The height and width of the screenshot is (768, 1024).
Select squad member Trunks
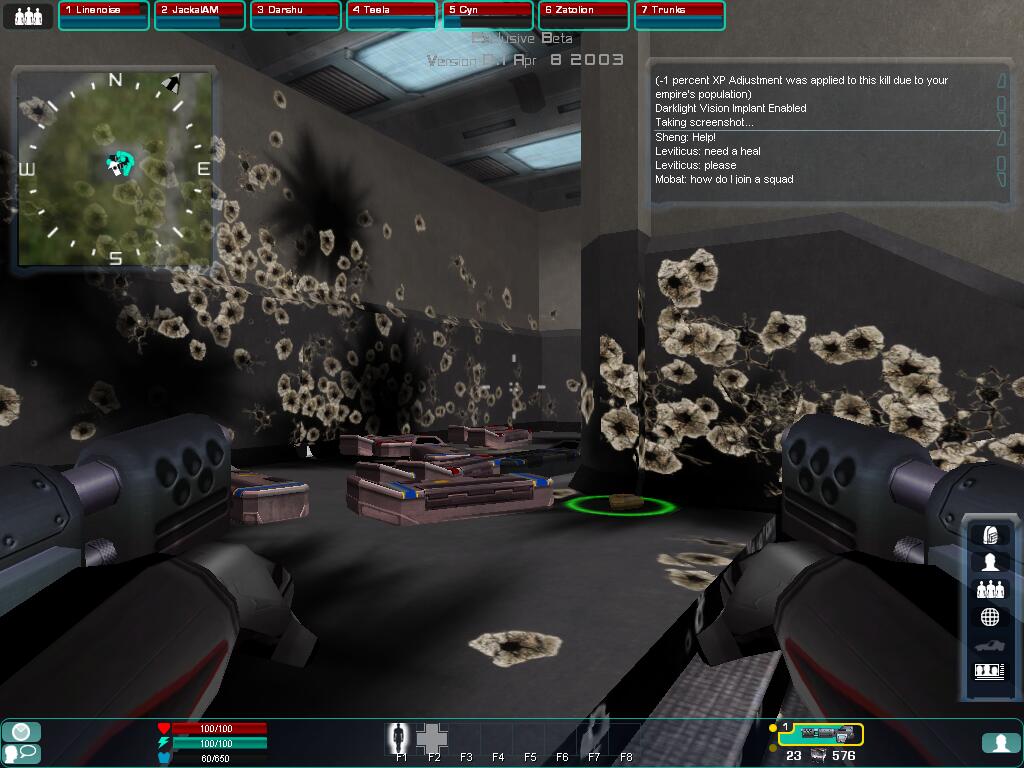click(680, 15)
